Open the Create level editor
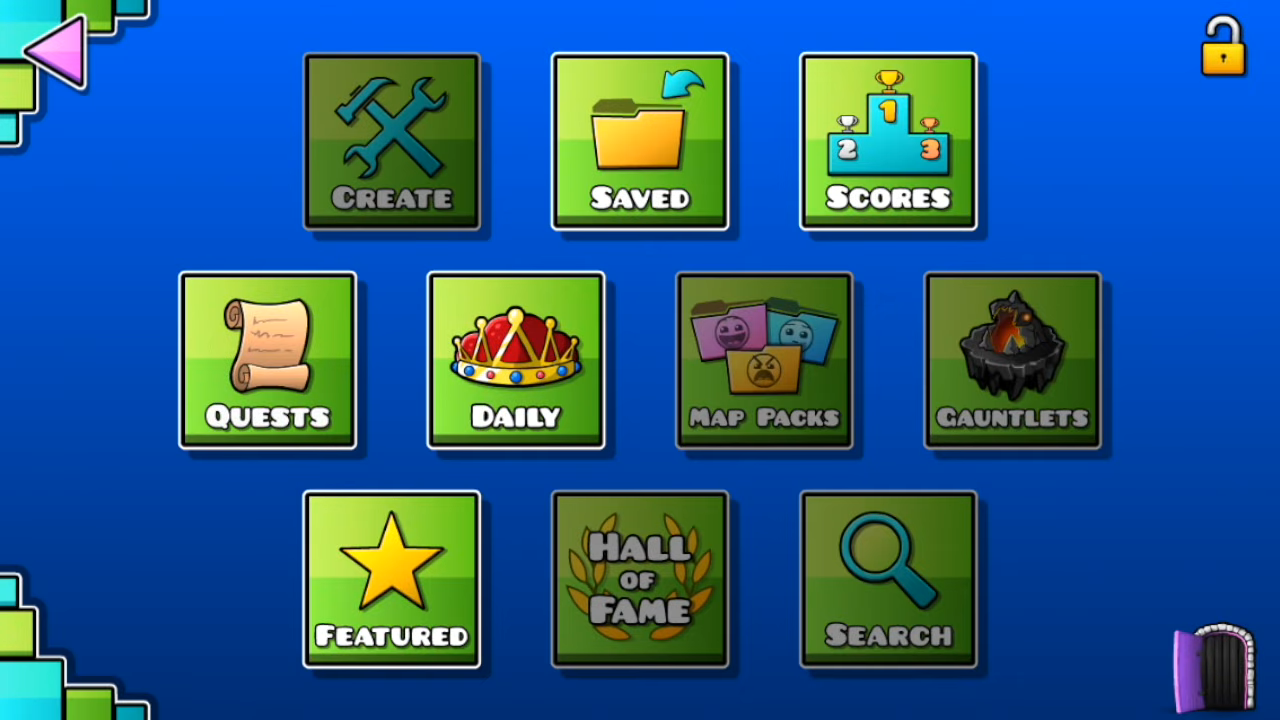The height and width of the screenshot is (720, 1280). pyautogui.click(x=391, y=141)
